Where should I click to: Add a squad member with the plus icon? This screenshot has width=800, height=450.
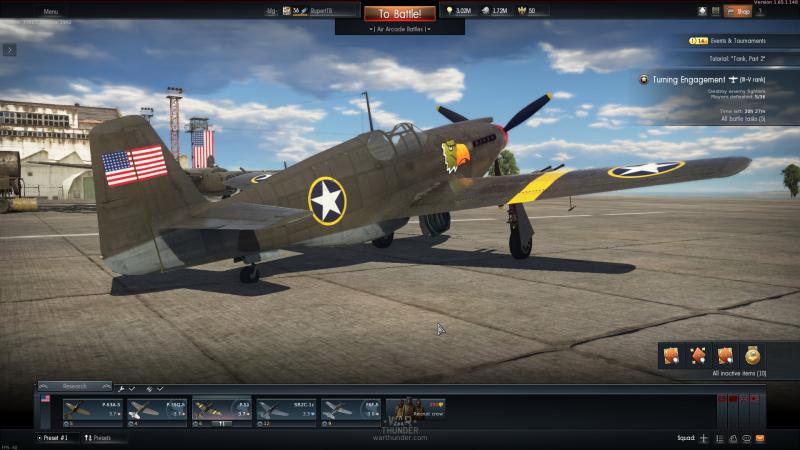[704, 438]
